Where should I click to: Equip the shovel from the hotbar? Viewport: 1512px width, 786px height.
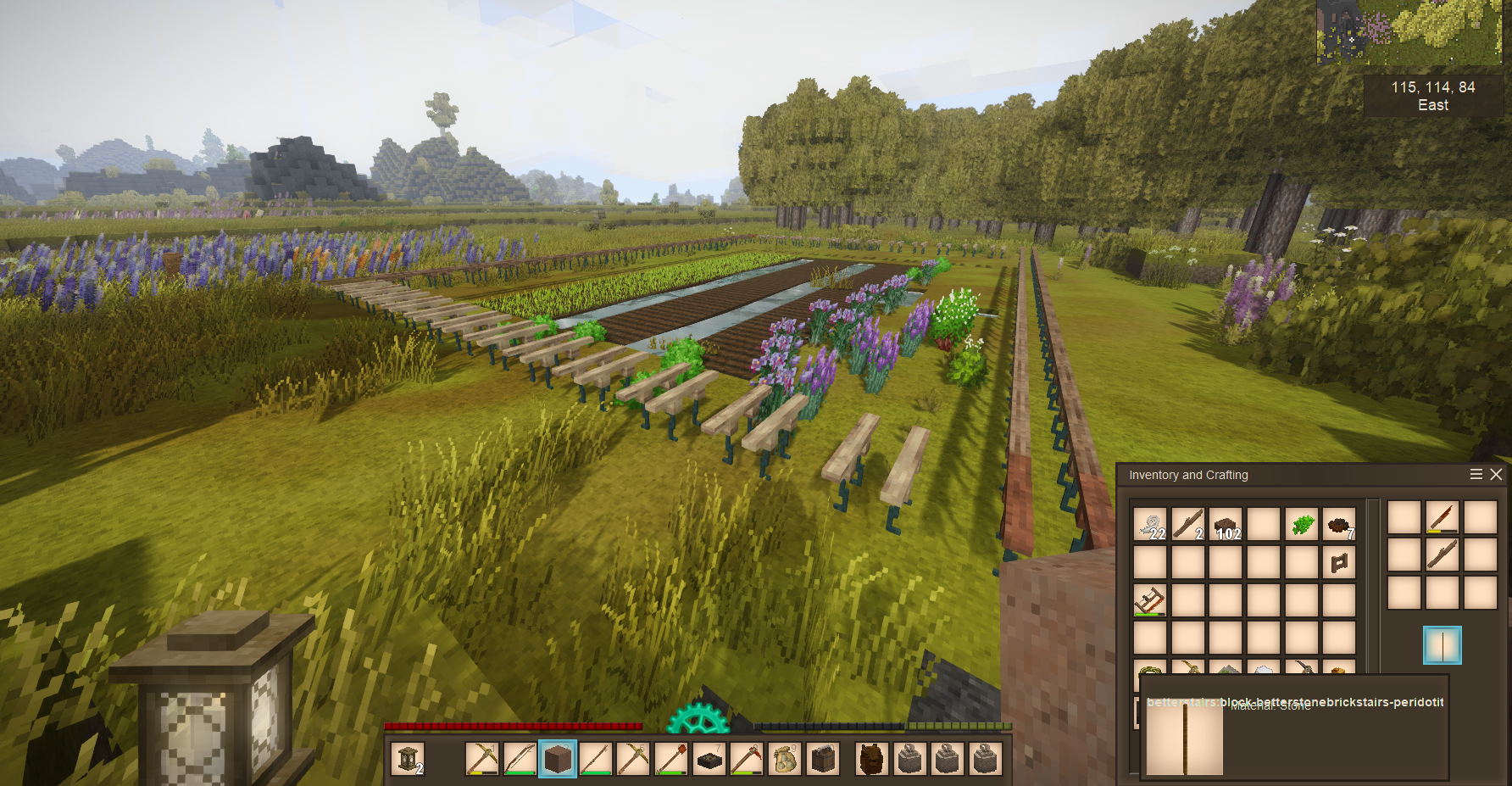670,759
